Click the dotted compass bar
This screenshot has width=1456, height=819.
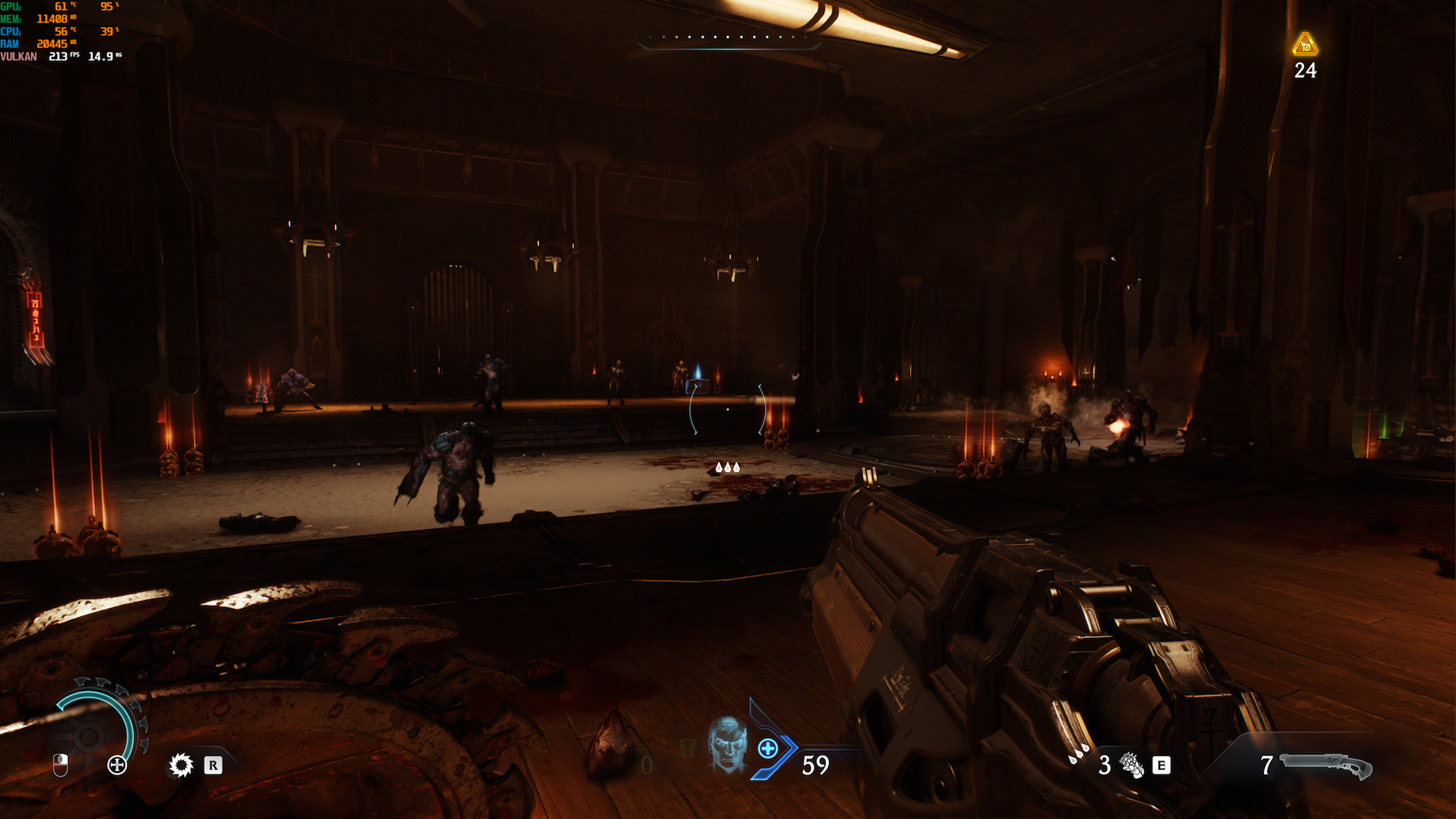[x=728, y=37]
